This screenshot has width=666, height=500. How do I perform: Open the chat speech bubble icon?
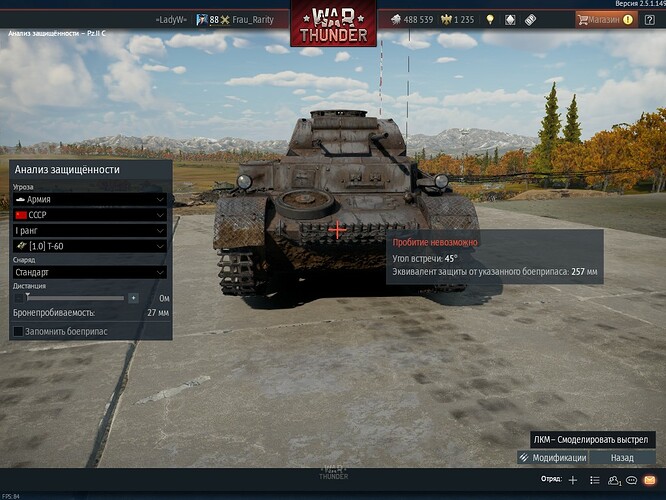631,480
